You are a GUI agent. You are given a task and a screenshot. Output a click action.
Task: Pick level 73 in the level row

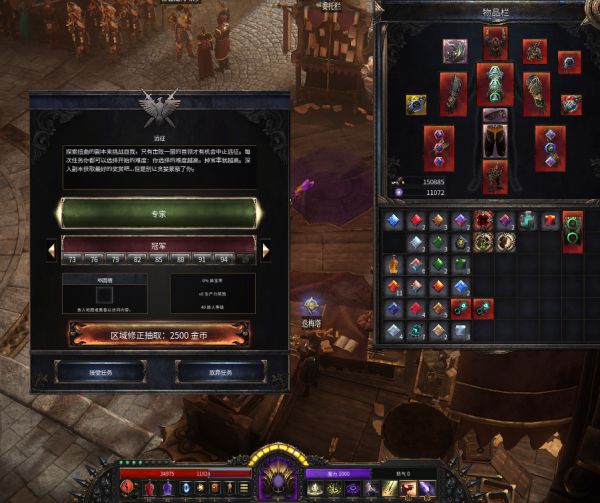click(74, 259)
